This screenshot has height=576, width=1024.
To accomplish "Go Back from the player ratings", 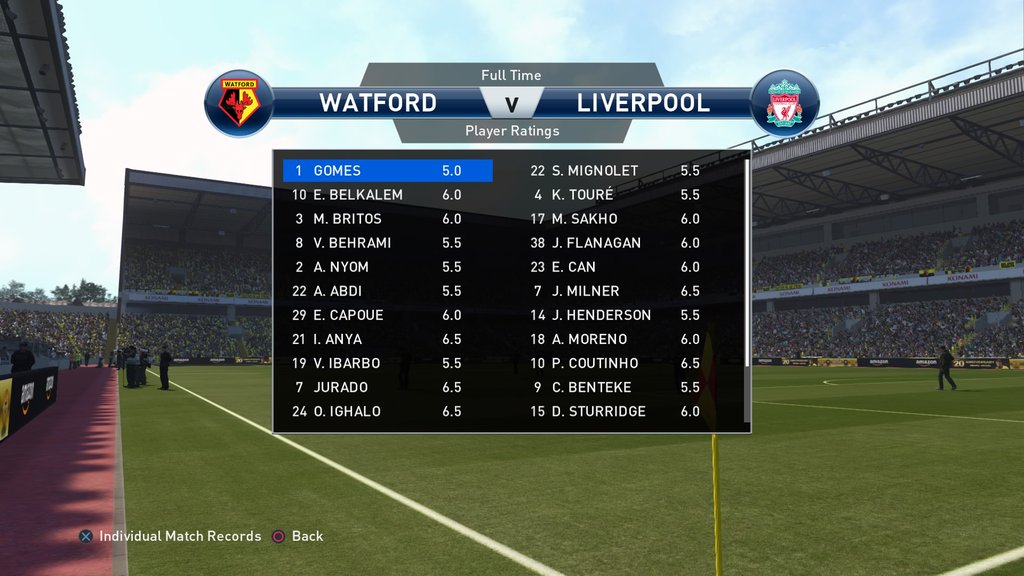I will coord(299,536).
